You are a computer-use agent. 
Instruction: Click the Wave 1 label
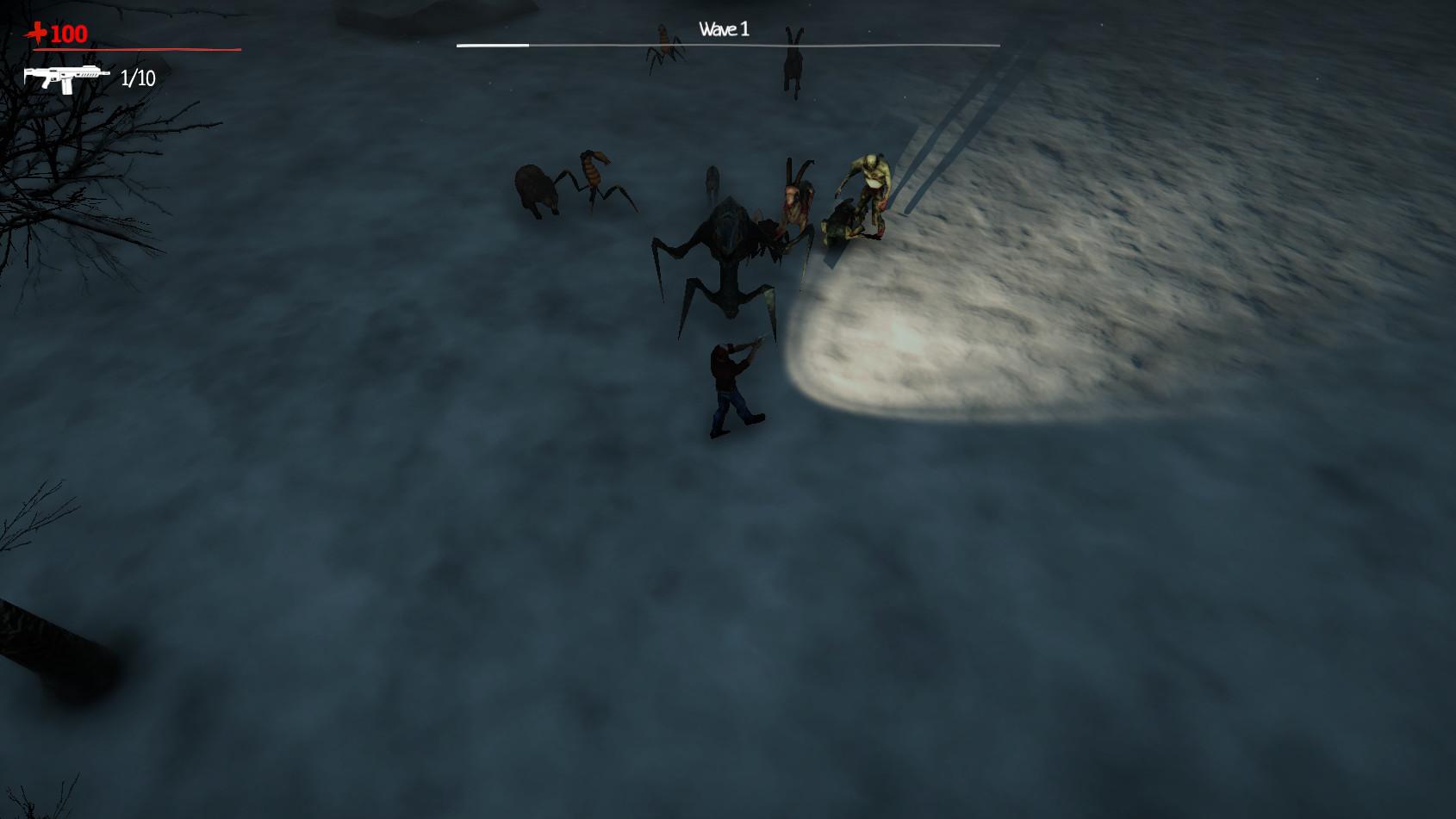(x=724, y=27)
